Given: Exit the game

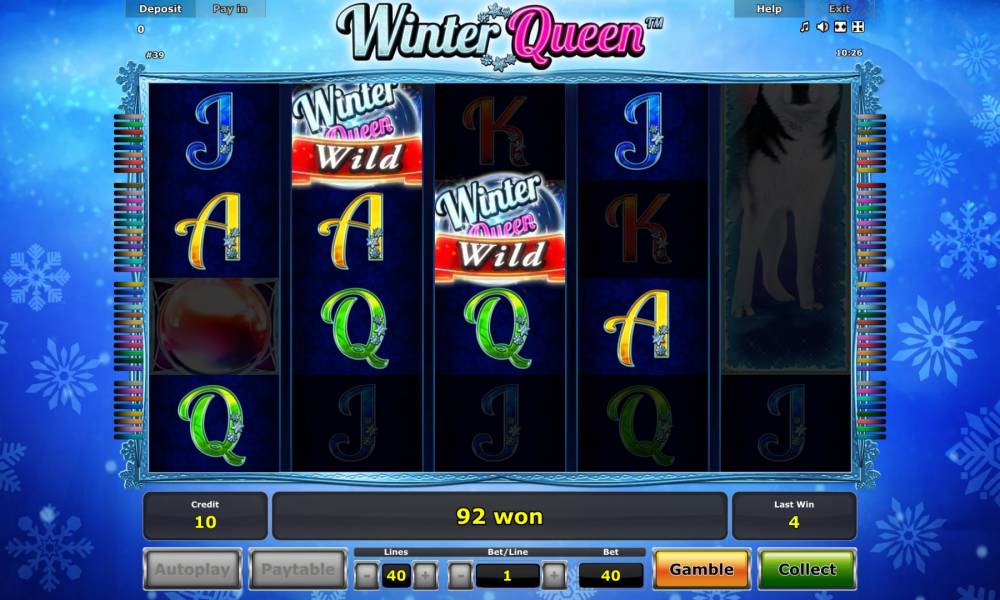Looking at the screenshot, I should pyautogui.click(x=839, y=8).
